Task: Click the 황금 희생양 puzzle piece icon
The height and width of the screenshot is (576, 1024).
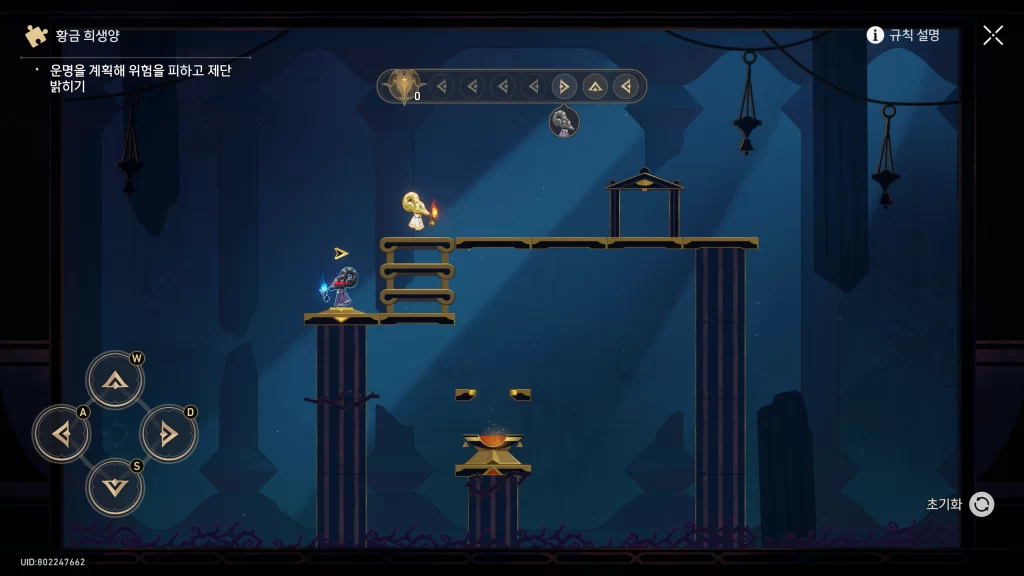Action: coord(37,36)
